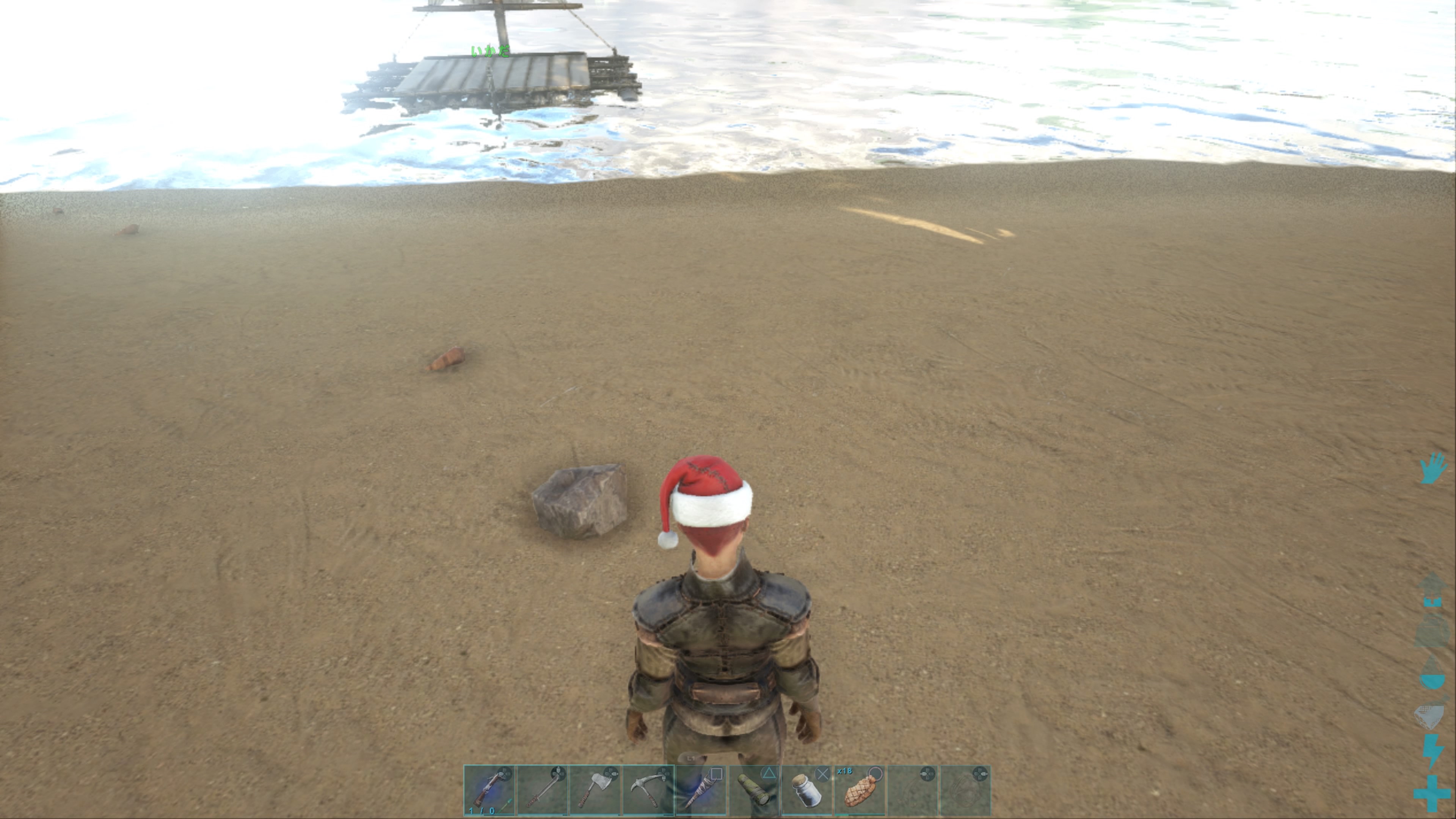Pick the spyglass from the hotbar

click(x=754, y=789)
